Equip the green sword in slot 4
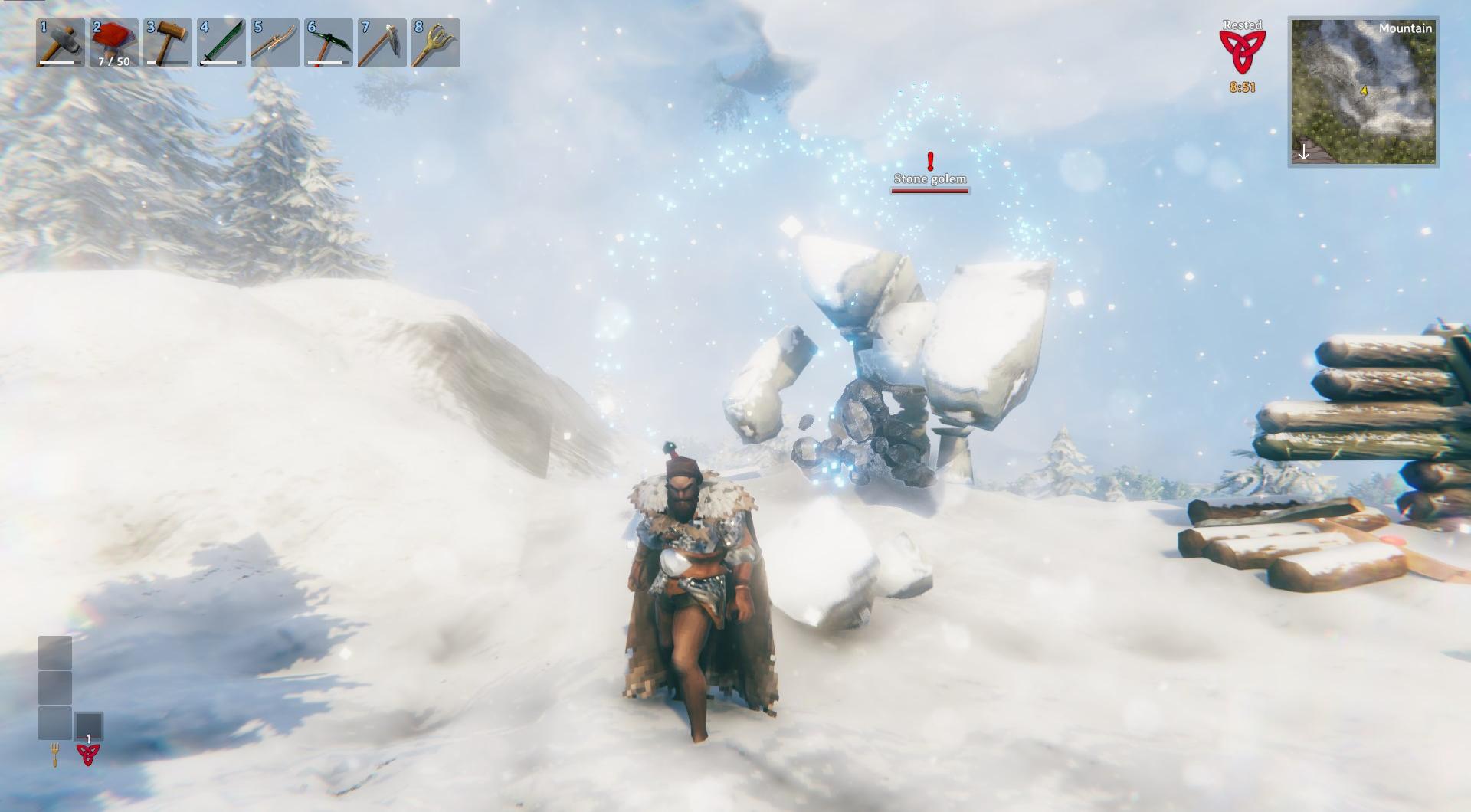Image resolution: width=1471 pixels, height=812 pixels. tap(221, 43)
